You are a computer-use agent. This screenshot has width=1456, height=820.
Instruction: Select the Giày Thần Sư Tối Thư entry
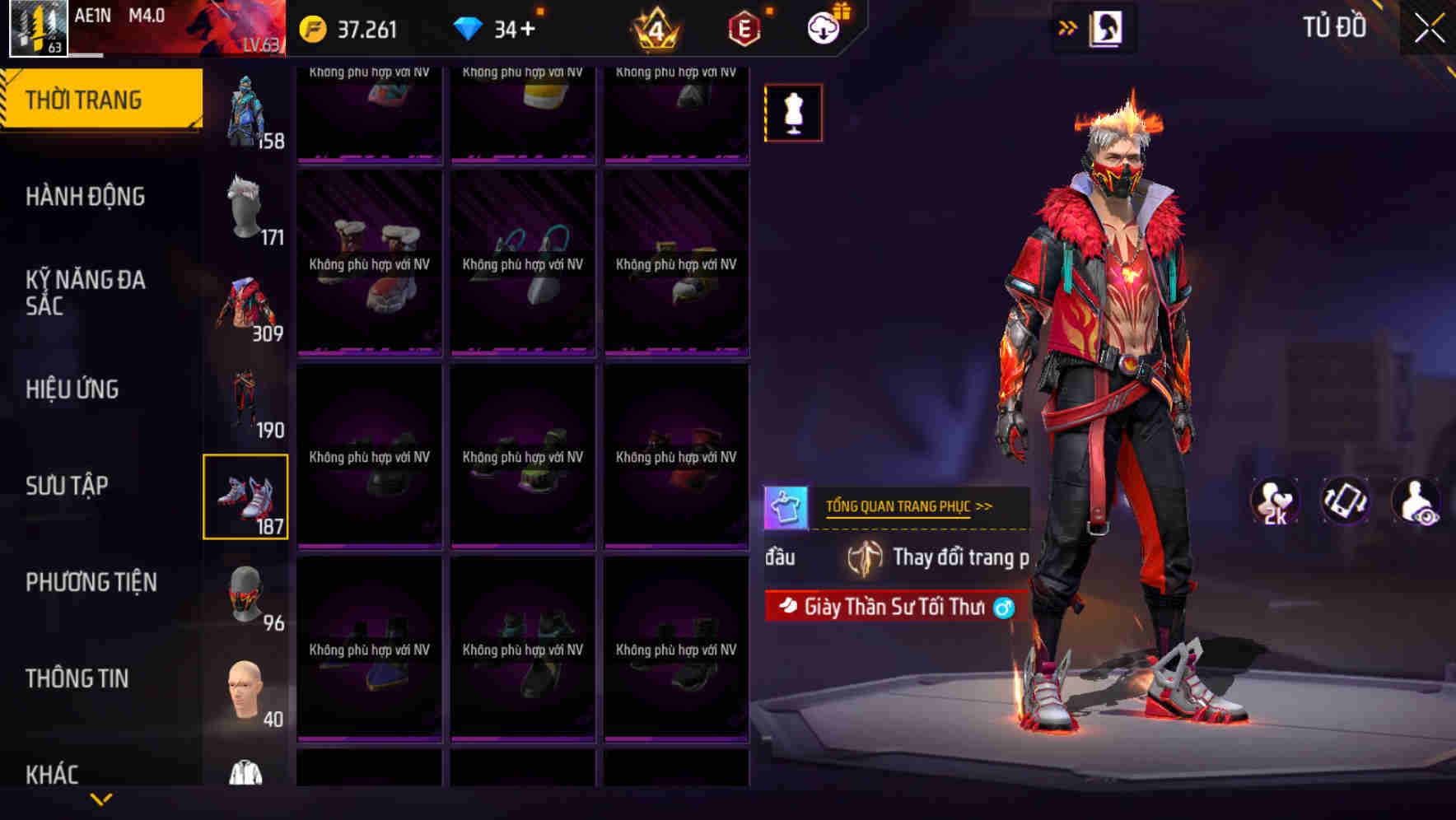[889, 609]
